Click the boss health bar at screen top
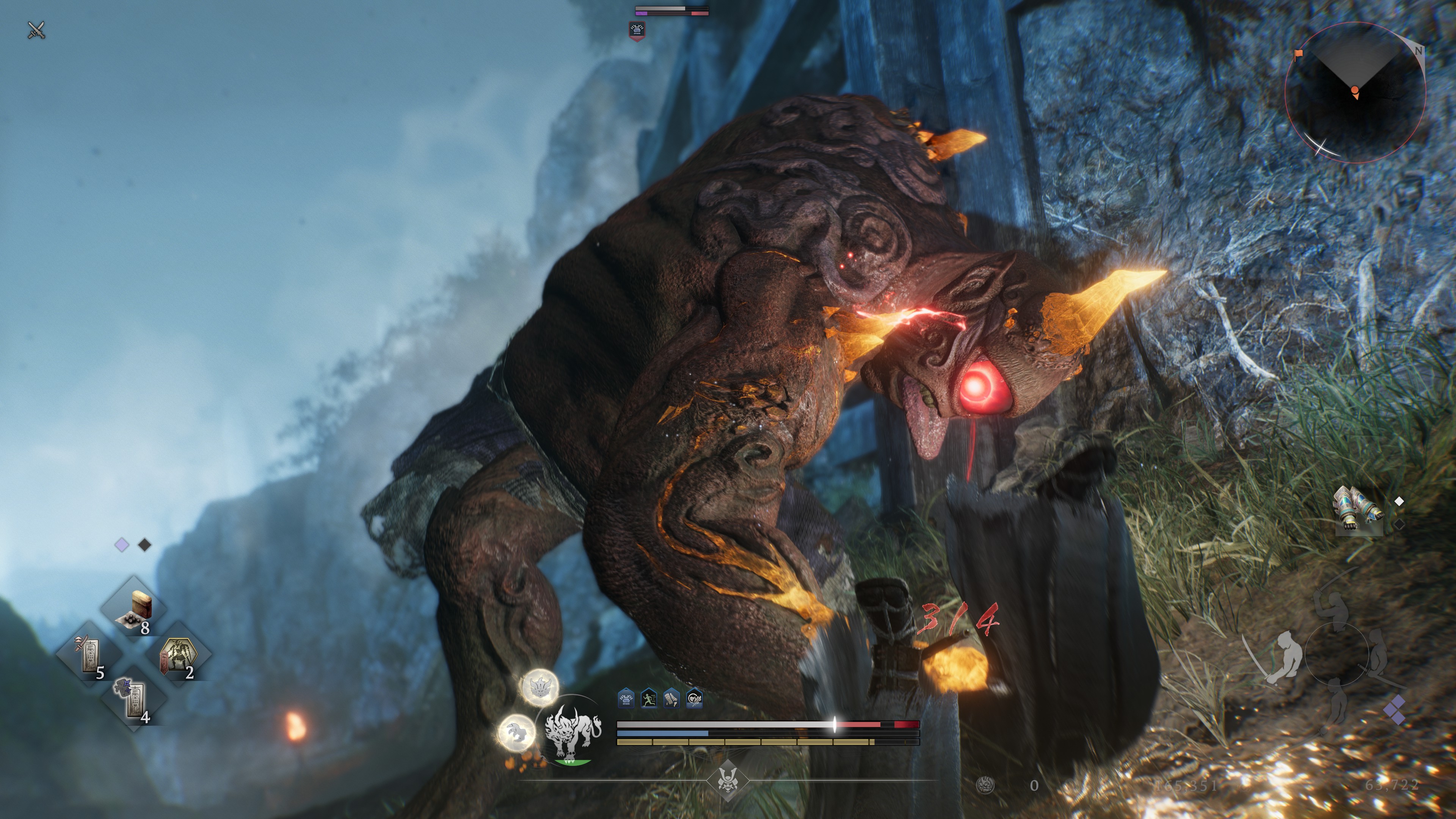1456x819 pixels. tap(672, 10)
